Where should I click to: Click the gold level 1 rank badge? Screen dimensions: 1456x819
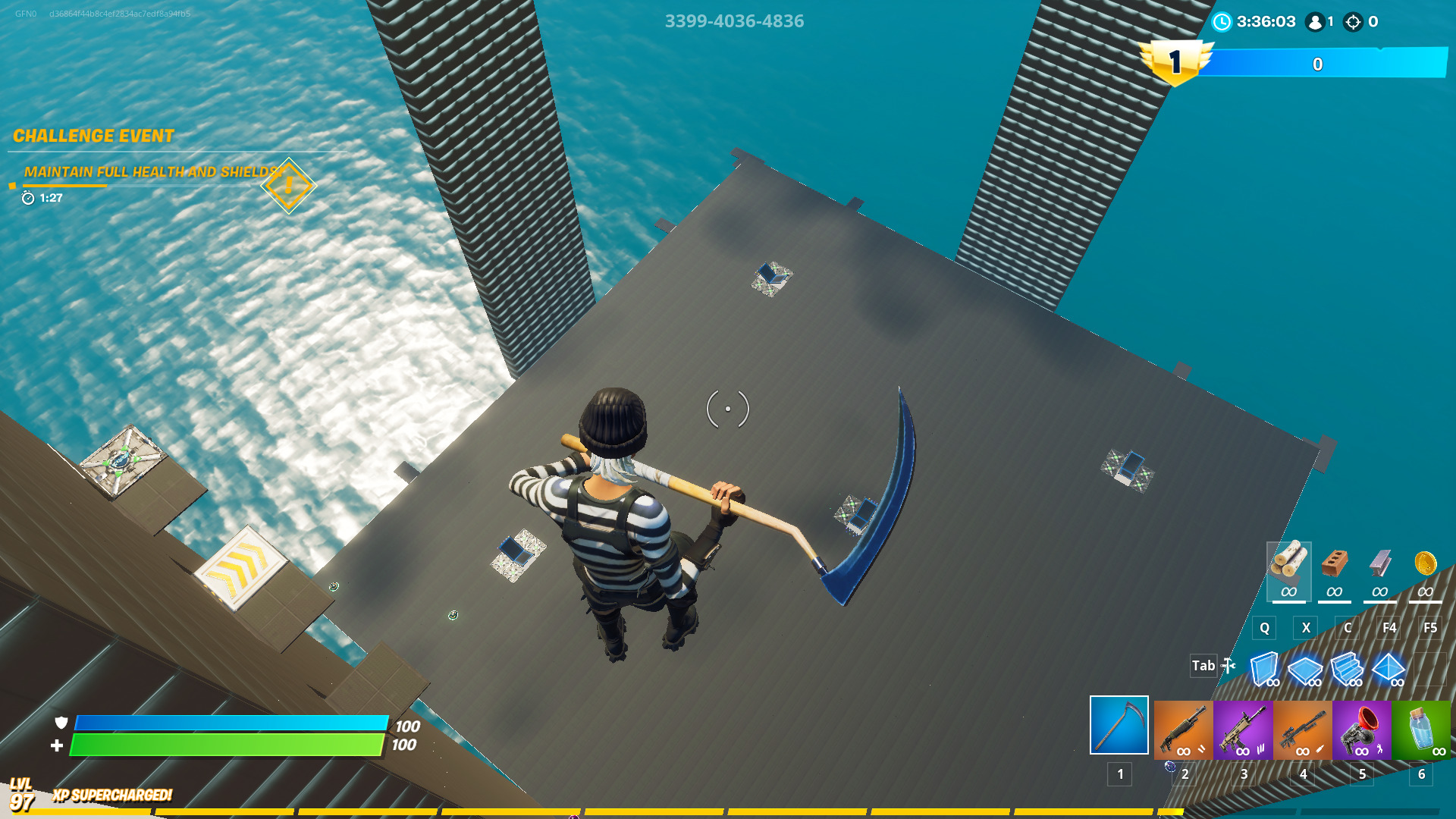click(1176, 61)
